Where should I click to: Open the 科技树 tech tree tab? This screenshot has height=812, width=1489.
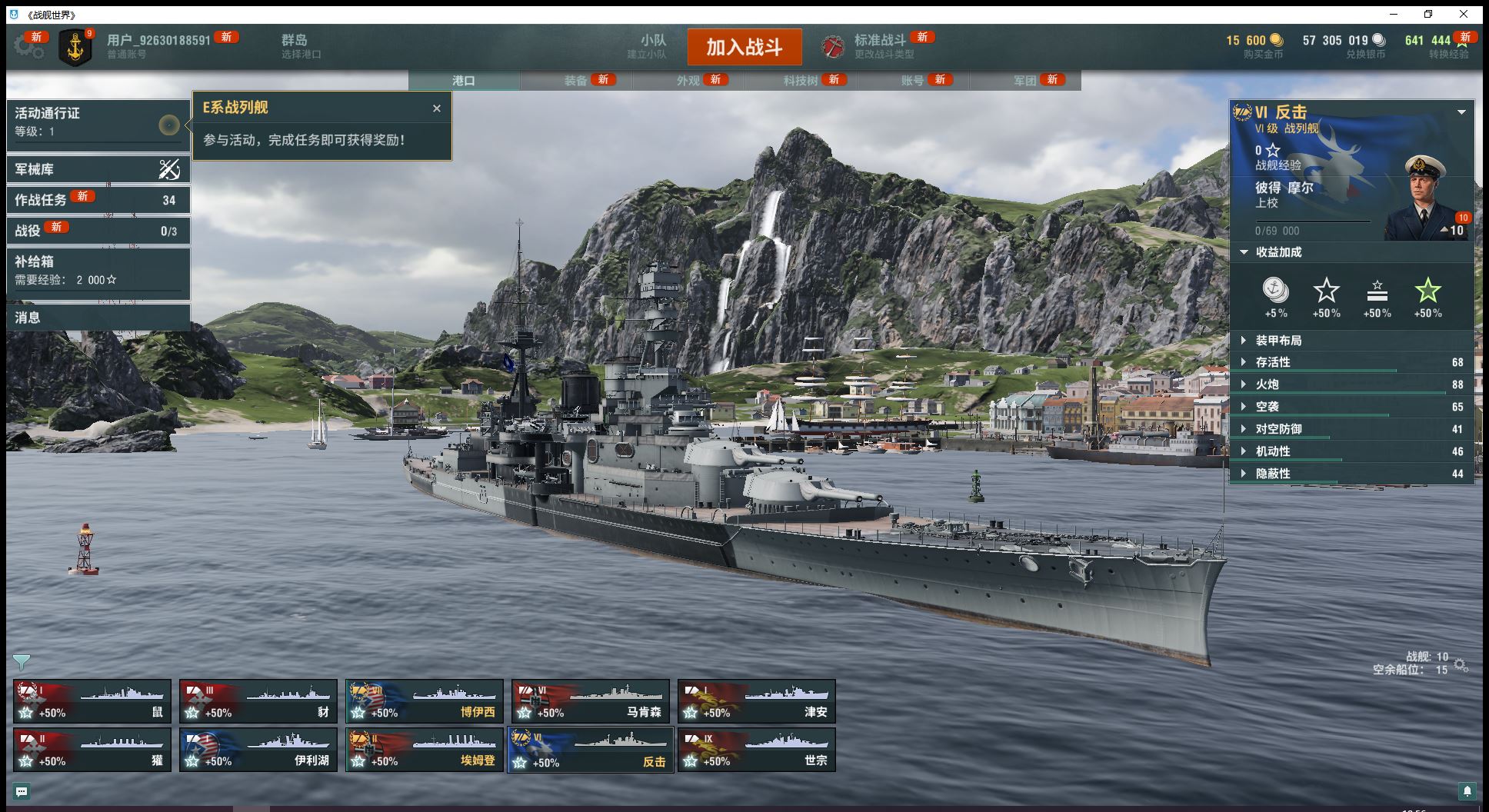click(801, 81)
